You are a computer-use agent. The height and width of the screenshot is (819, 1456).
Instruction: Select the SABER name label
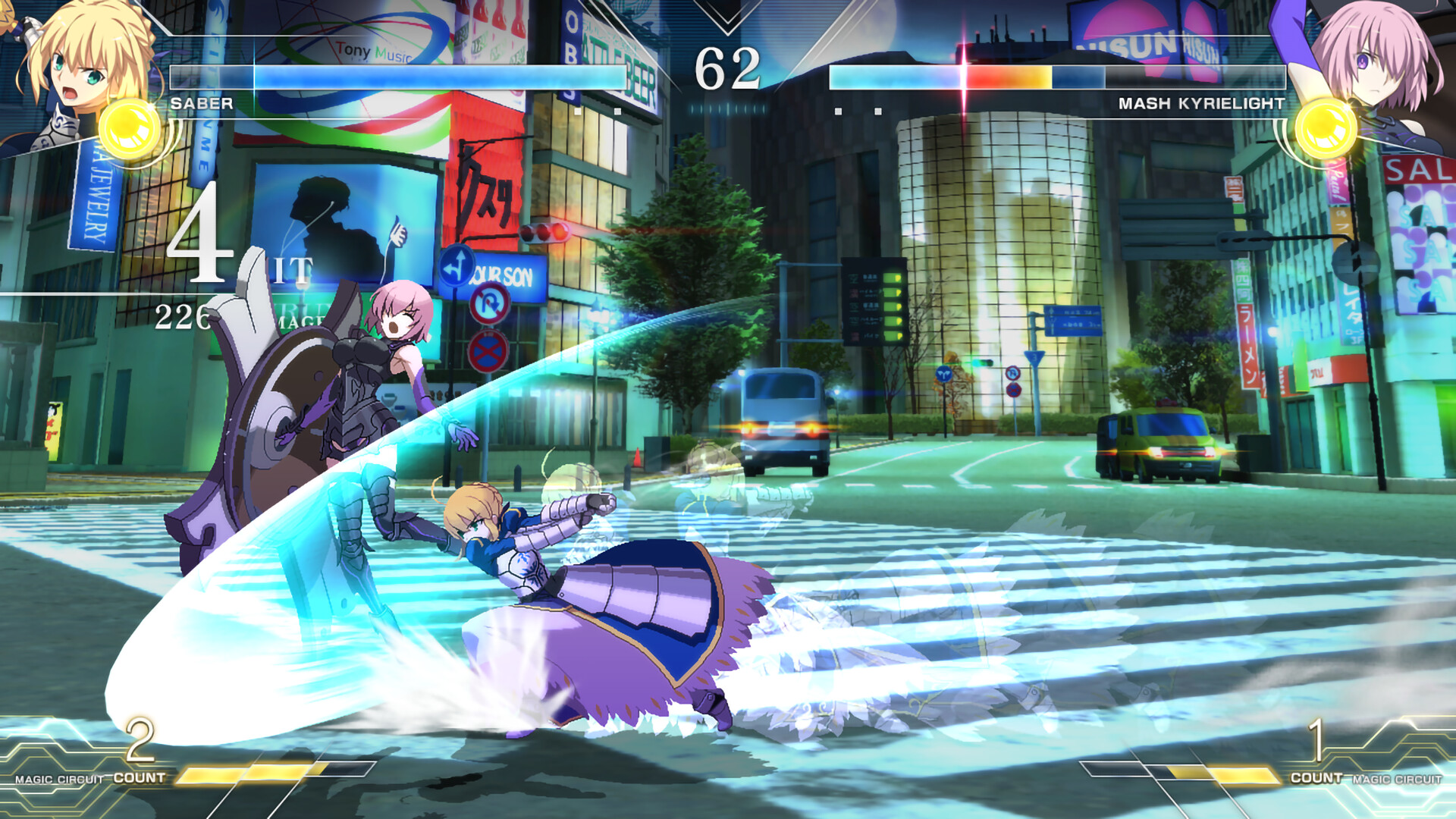200,105
